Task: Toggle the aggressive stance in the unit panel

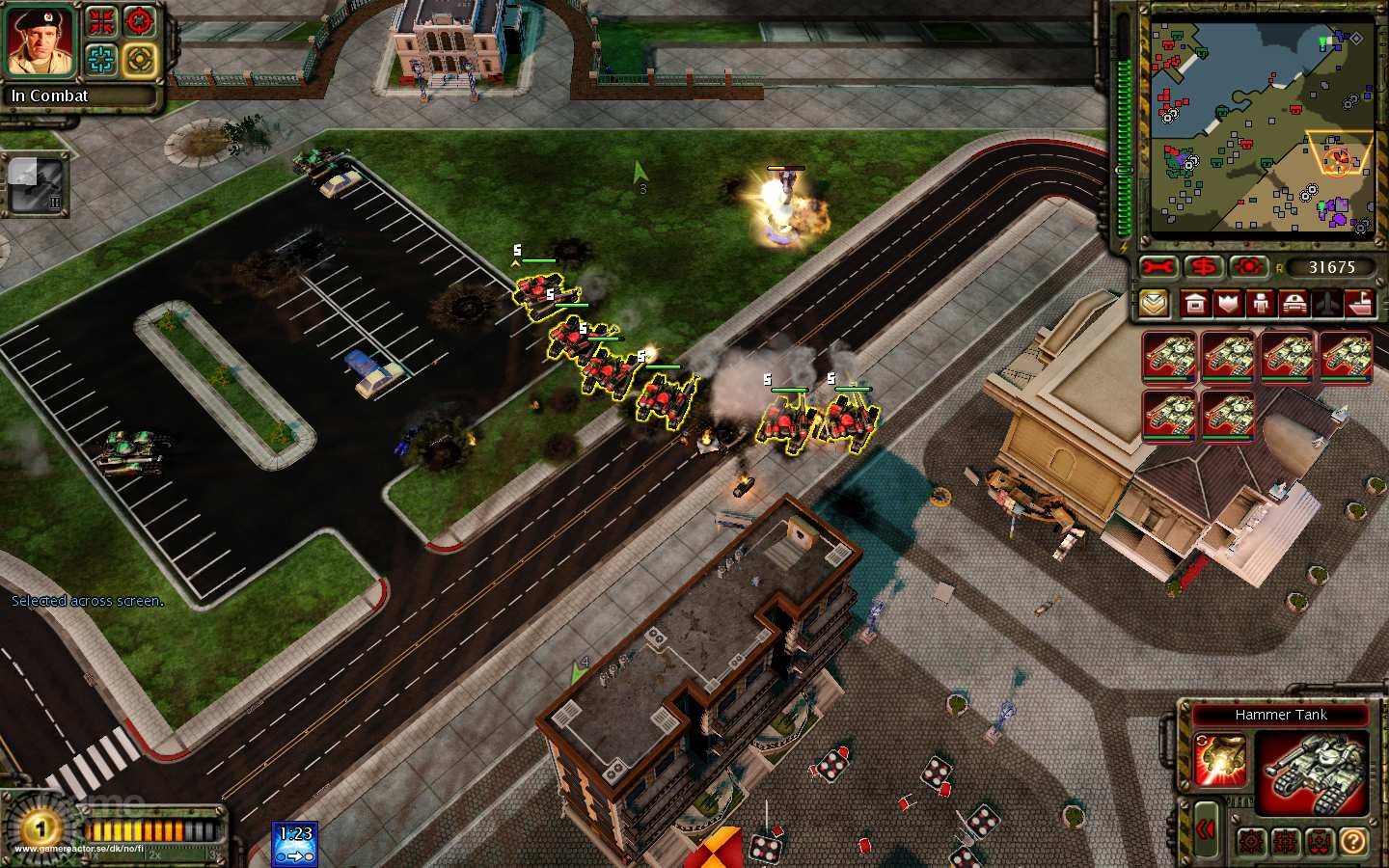Action: pyautogui.click(x=1251, y=842)
